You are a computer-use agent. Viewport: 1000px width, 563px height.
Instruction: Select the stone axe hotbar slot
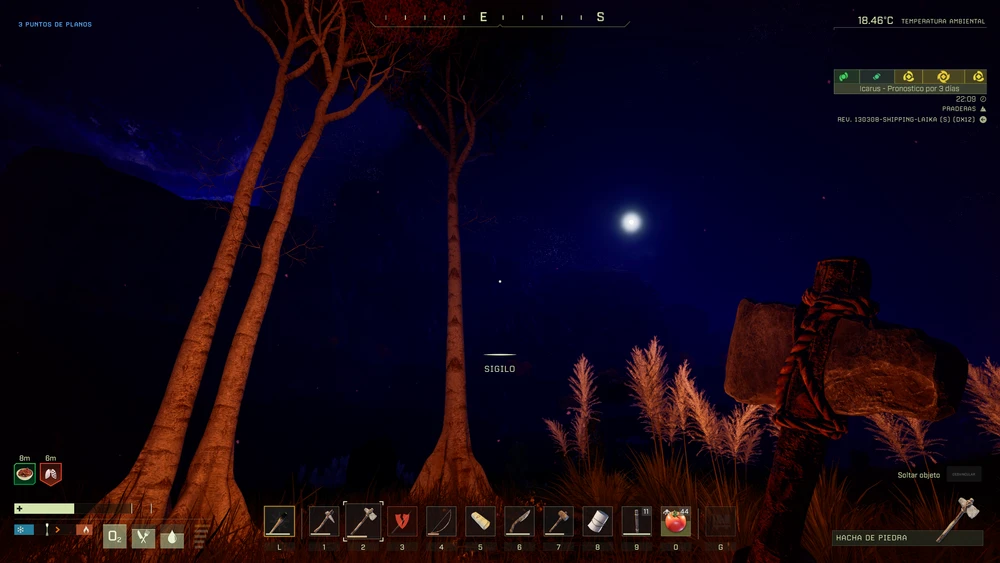pos(363,521)
